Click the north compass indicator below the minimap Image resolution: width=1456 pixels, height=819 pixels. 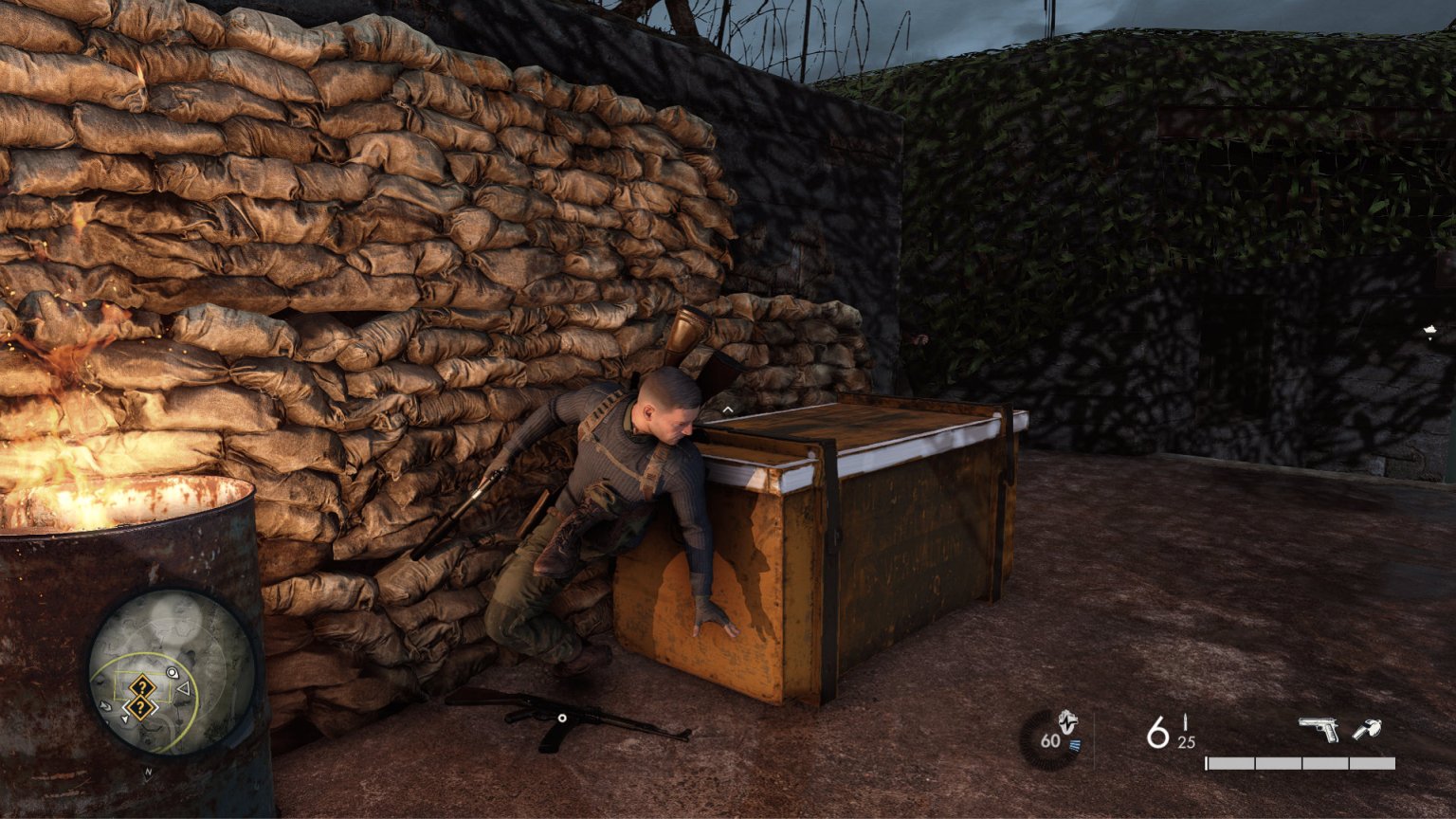148,771
